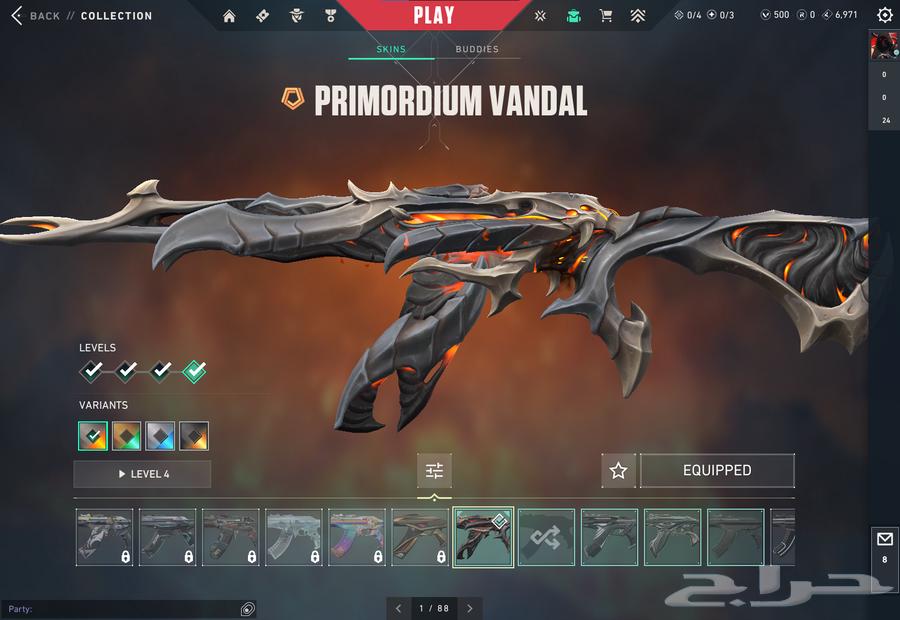Image resolution: width=900 pixels, height=620 pixels.
Task: Select the first skin level diamond
Action: pos(92,372)
